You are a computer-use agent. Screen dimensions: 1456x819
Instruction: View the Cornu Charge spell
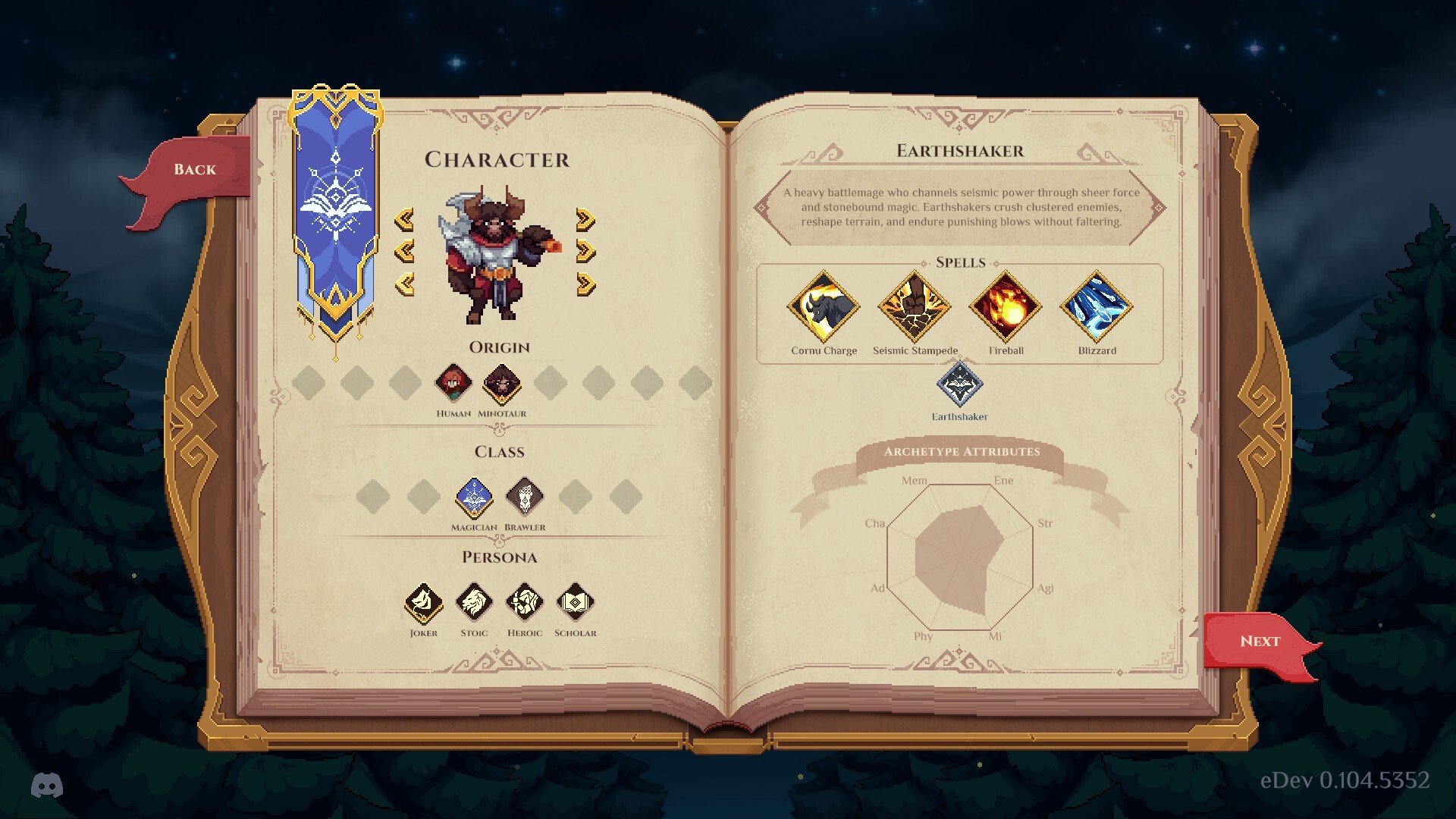[x=824, y=307]
